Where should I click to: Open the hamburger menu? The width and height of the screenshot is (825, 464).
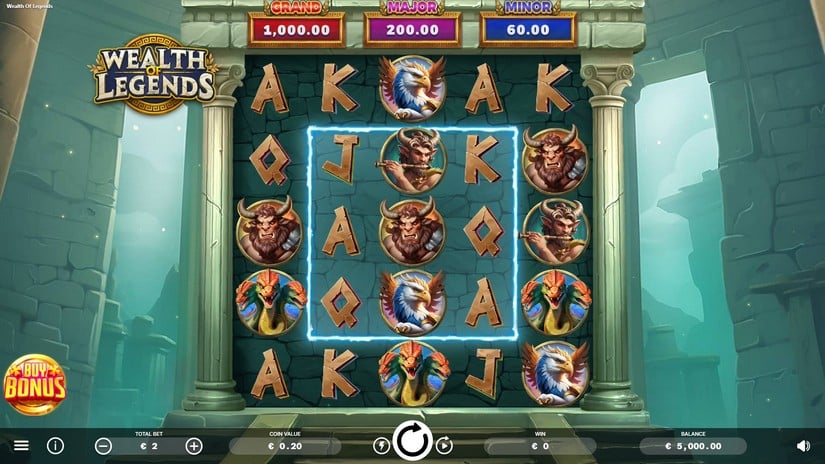pos(21,445)
